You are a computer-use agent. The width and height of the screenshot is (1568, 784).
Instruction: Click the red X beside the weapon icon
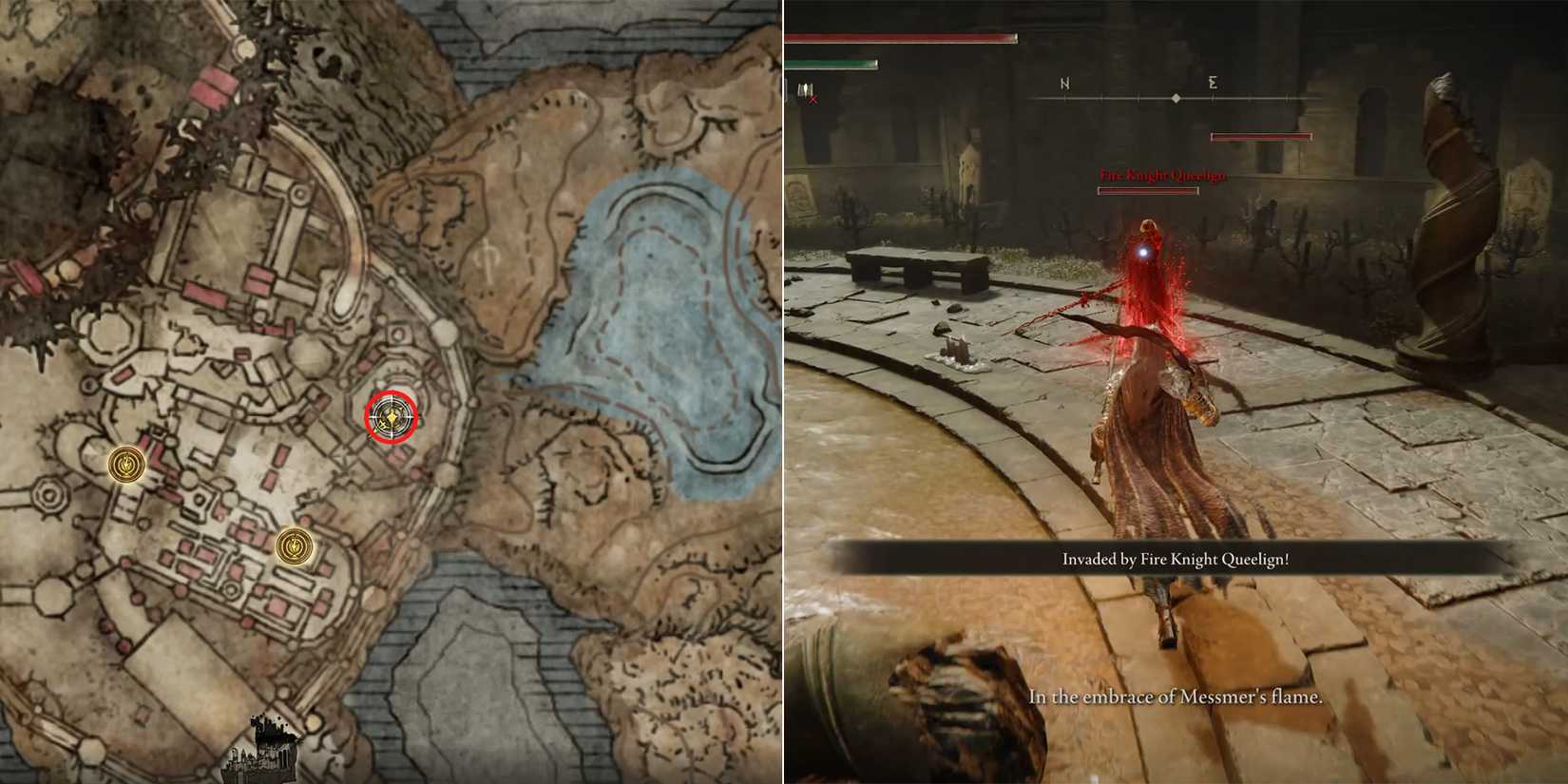815,98
